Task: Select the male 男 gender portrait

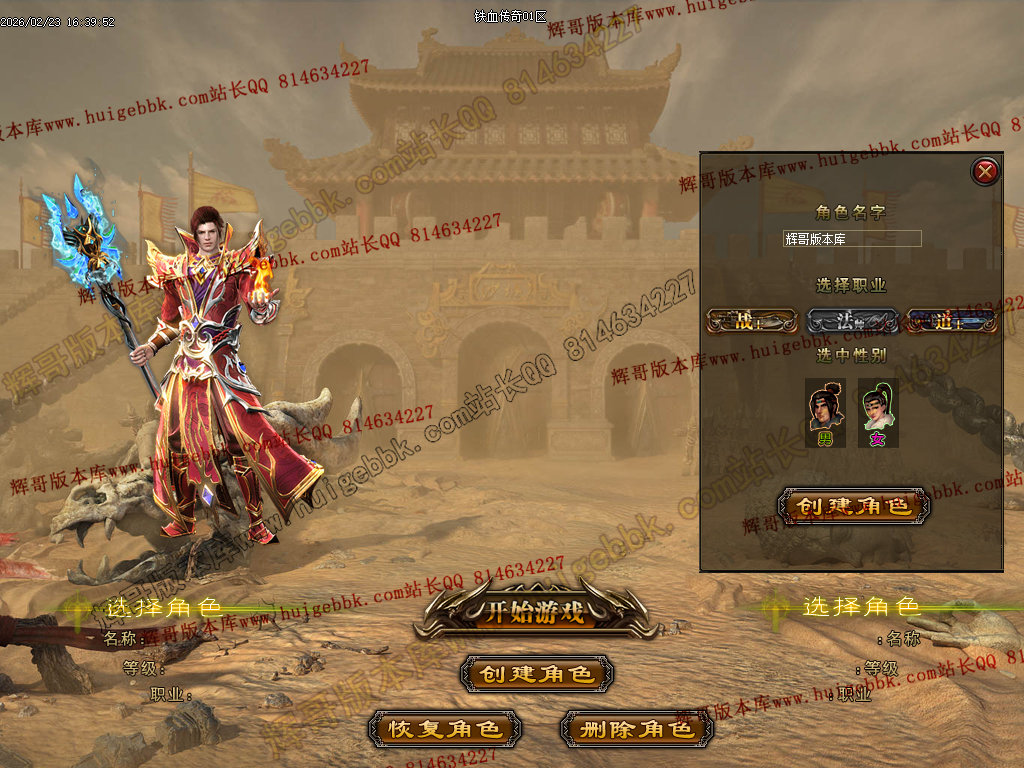Action: click(x=826, y=412)
